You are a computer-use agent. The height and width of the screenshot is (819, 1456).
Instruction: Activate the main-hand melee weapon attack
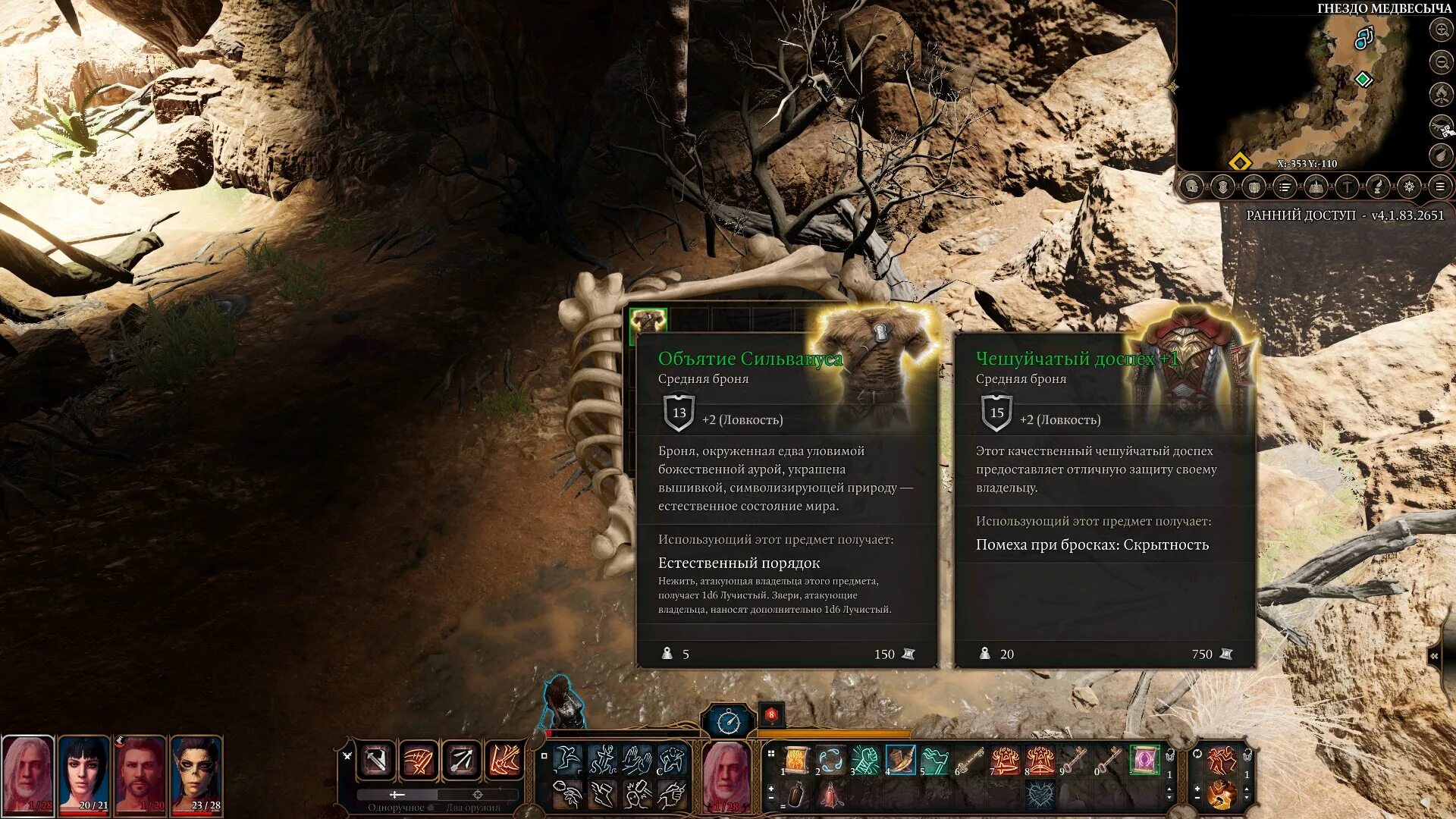377,759
